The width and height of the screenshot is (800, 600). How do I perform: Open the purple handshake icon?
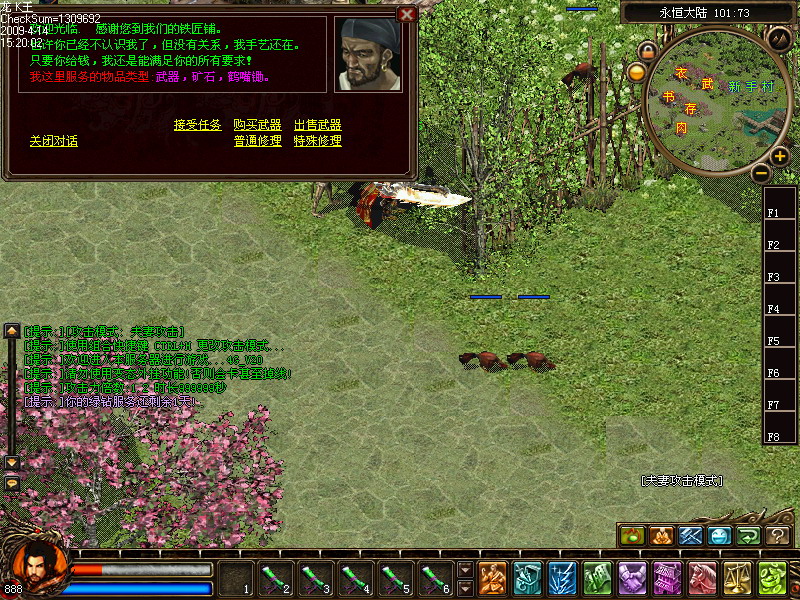pyautogui.click(x=632, y=578)
